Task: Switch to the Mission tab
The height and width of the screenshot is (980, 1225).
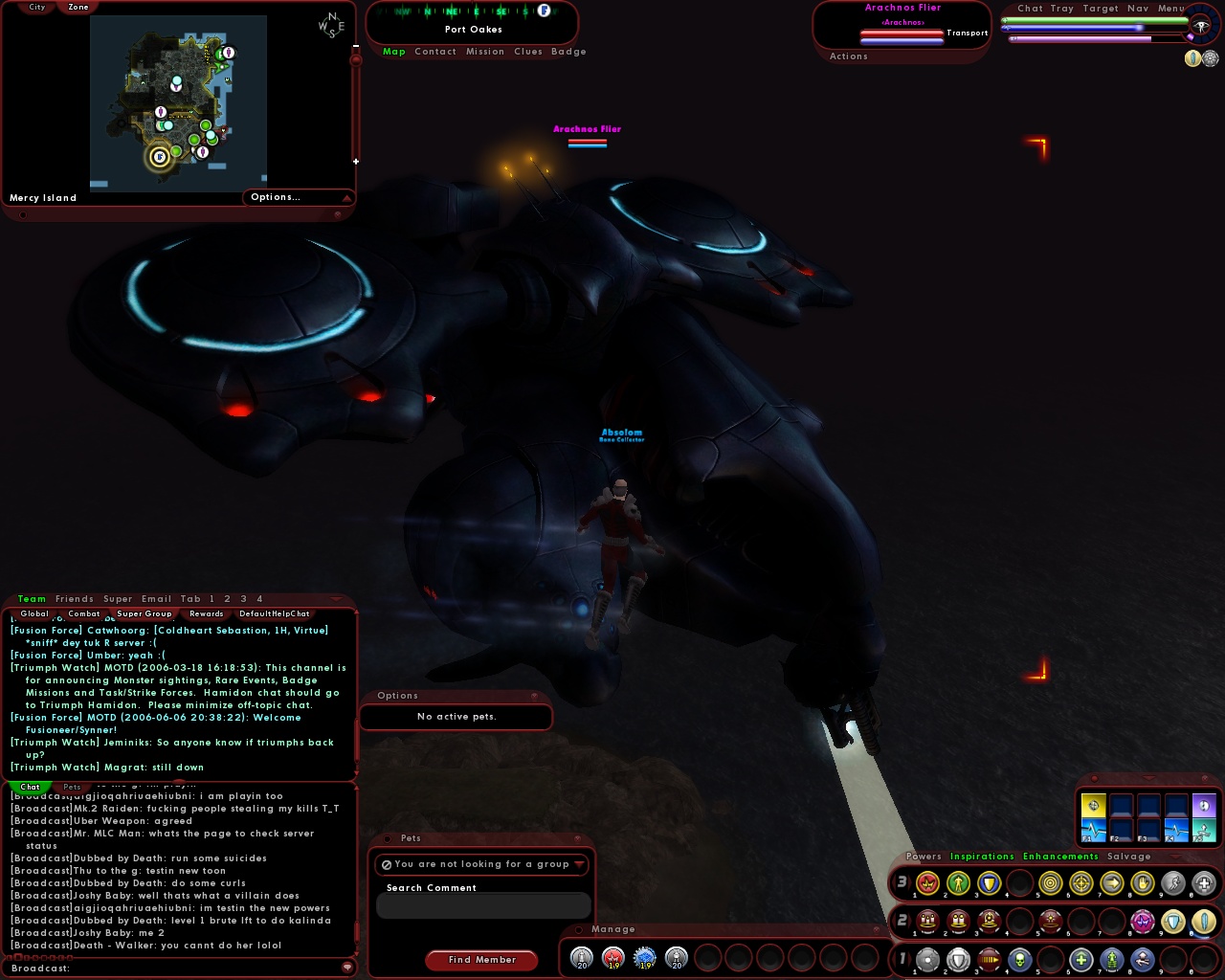Action: pos(485,52)
